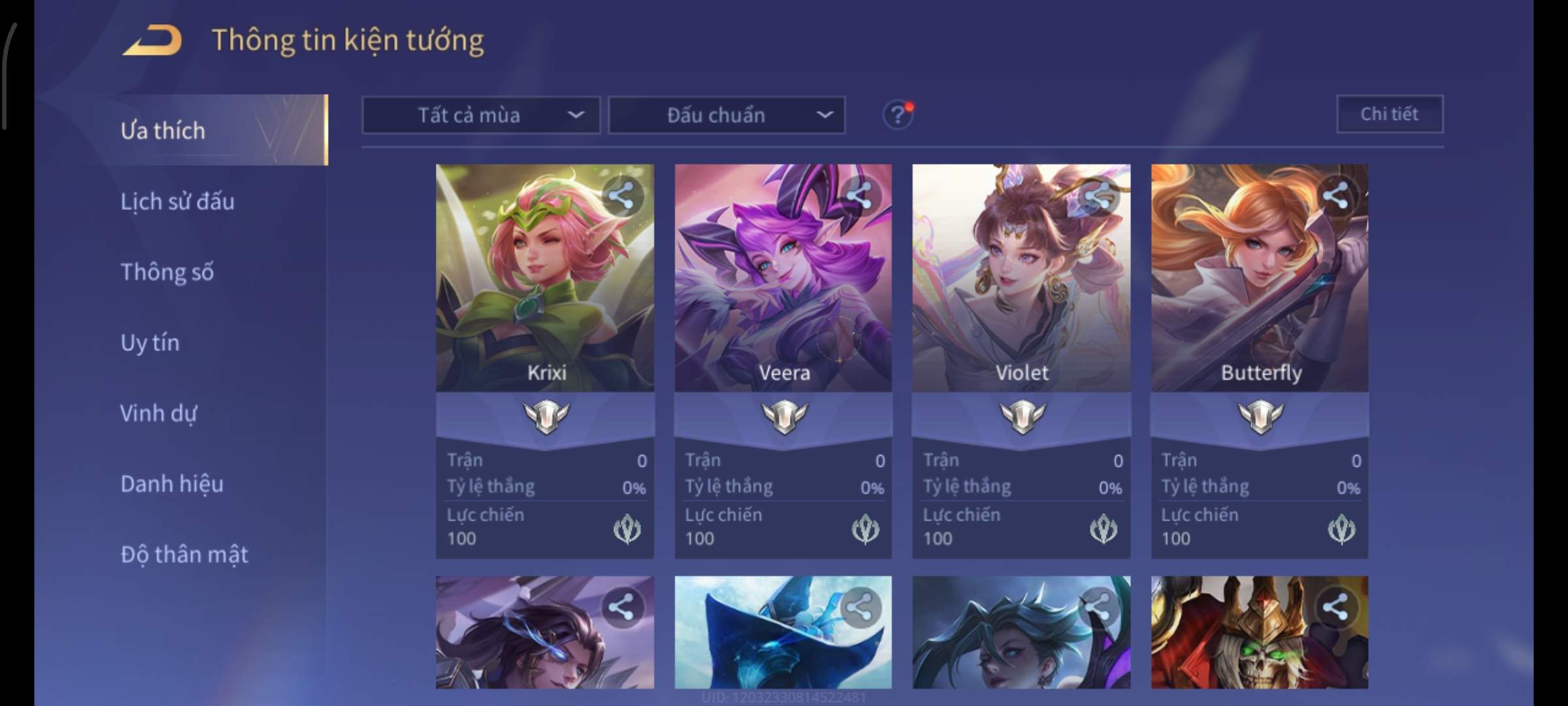1568x706 pixels.
Task: Share the Krixi card via share icon
Action: [x=621, y=195]
